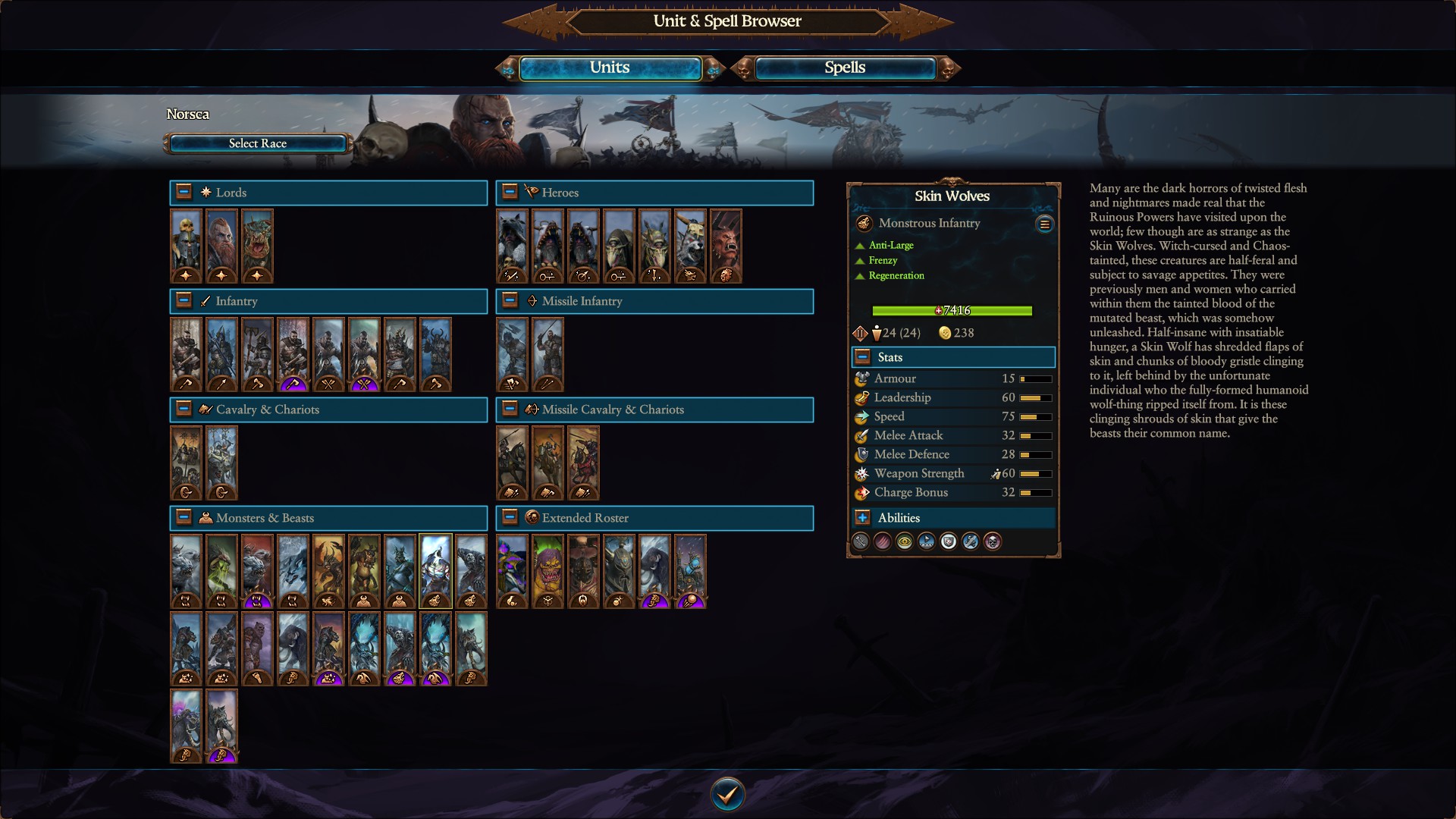
Task: Click the gold cost coin icon showing 238
Action: point(946,333)
